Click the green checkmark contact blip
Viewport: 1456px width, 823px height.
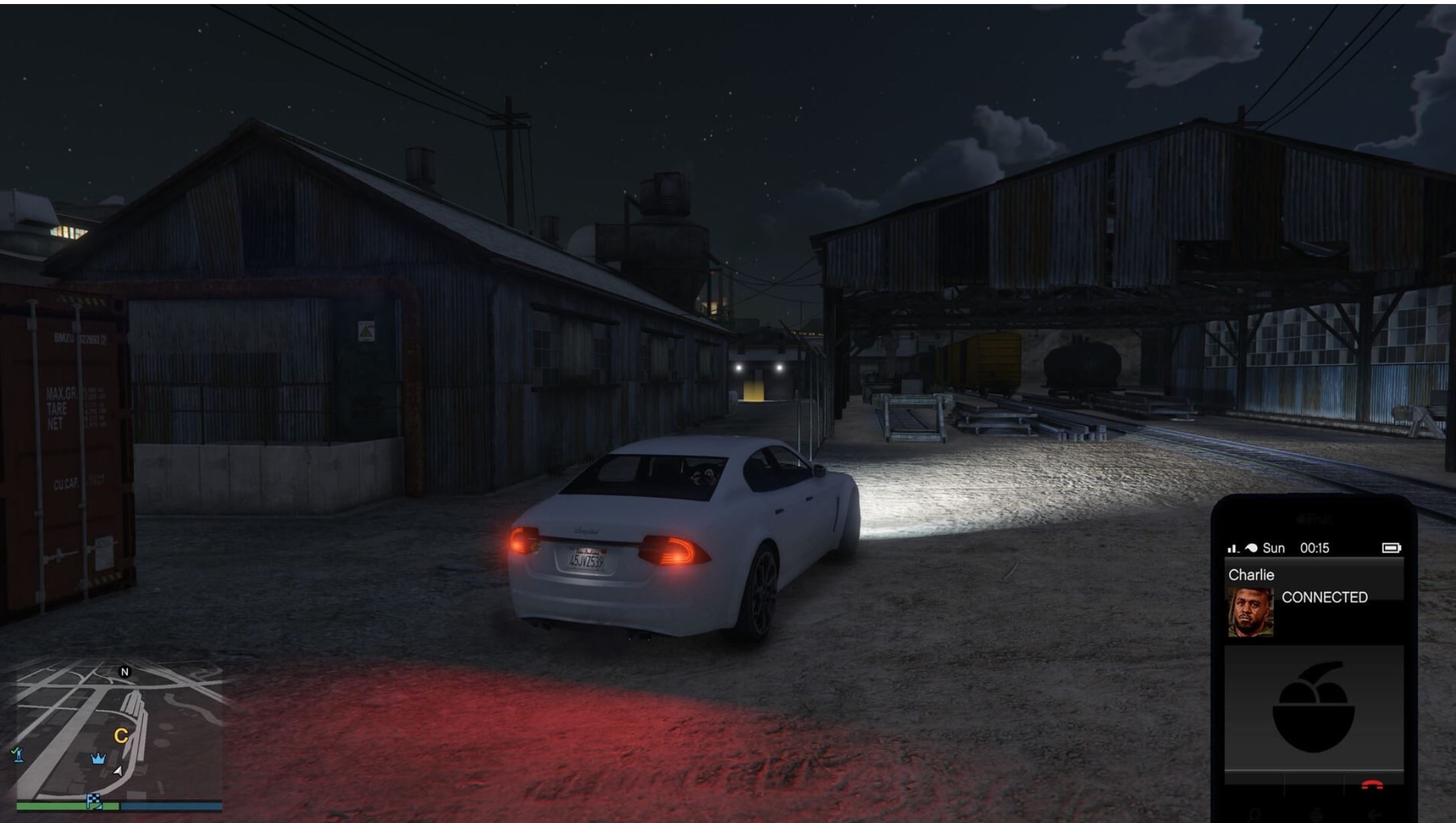[16, 755]
